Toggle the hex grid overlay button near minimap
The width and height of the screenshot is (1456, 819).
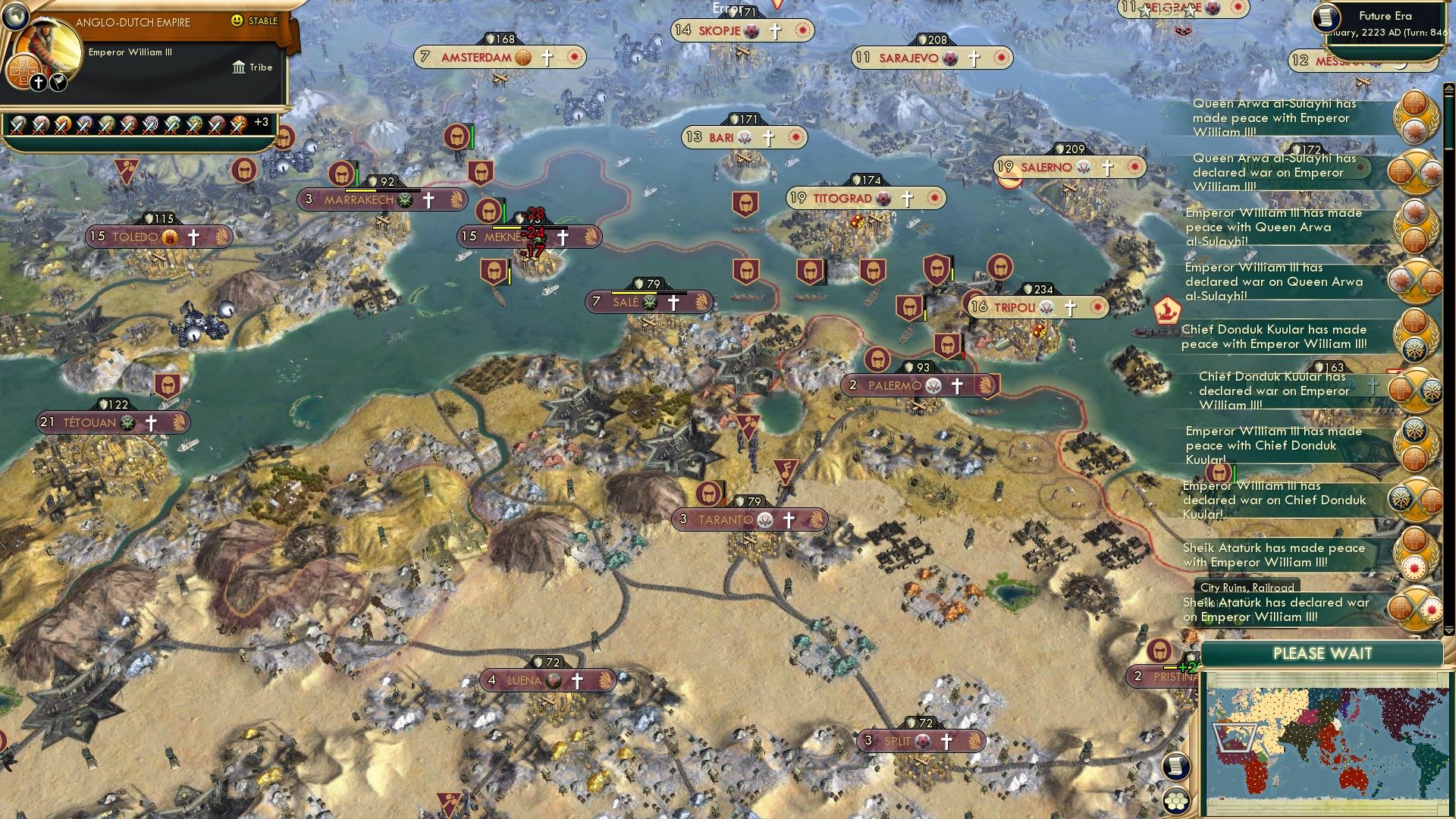point(1174,801)
